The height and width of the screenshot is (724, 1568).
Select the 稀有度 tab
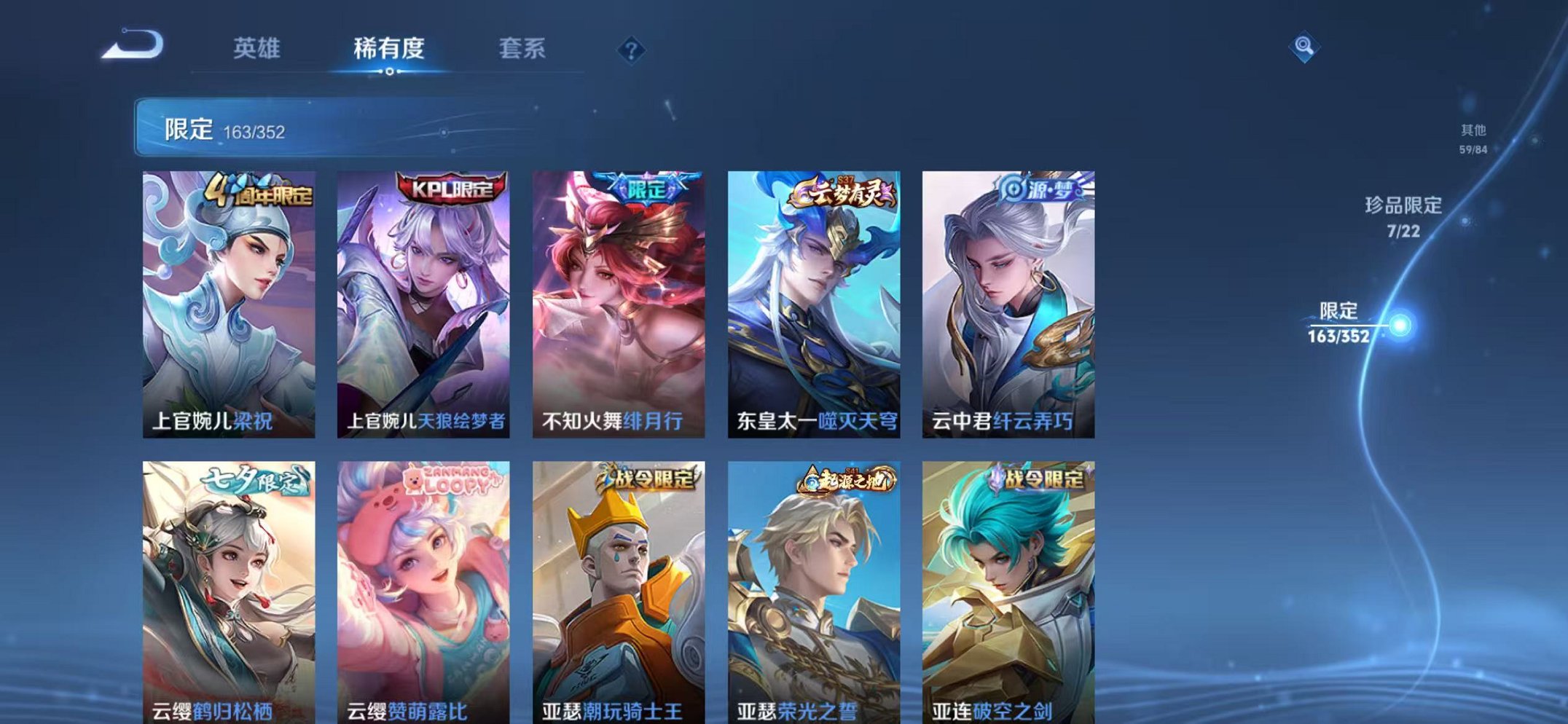coord(390,50)
